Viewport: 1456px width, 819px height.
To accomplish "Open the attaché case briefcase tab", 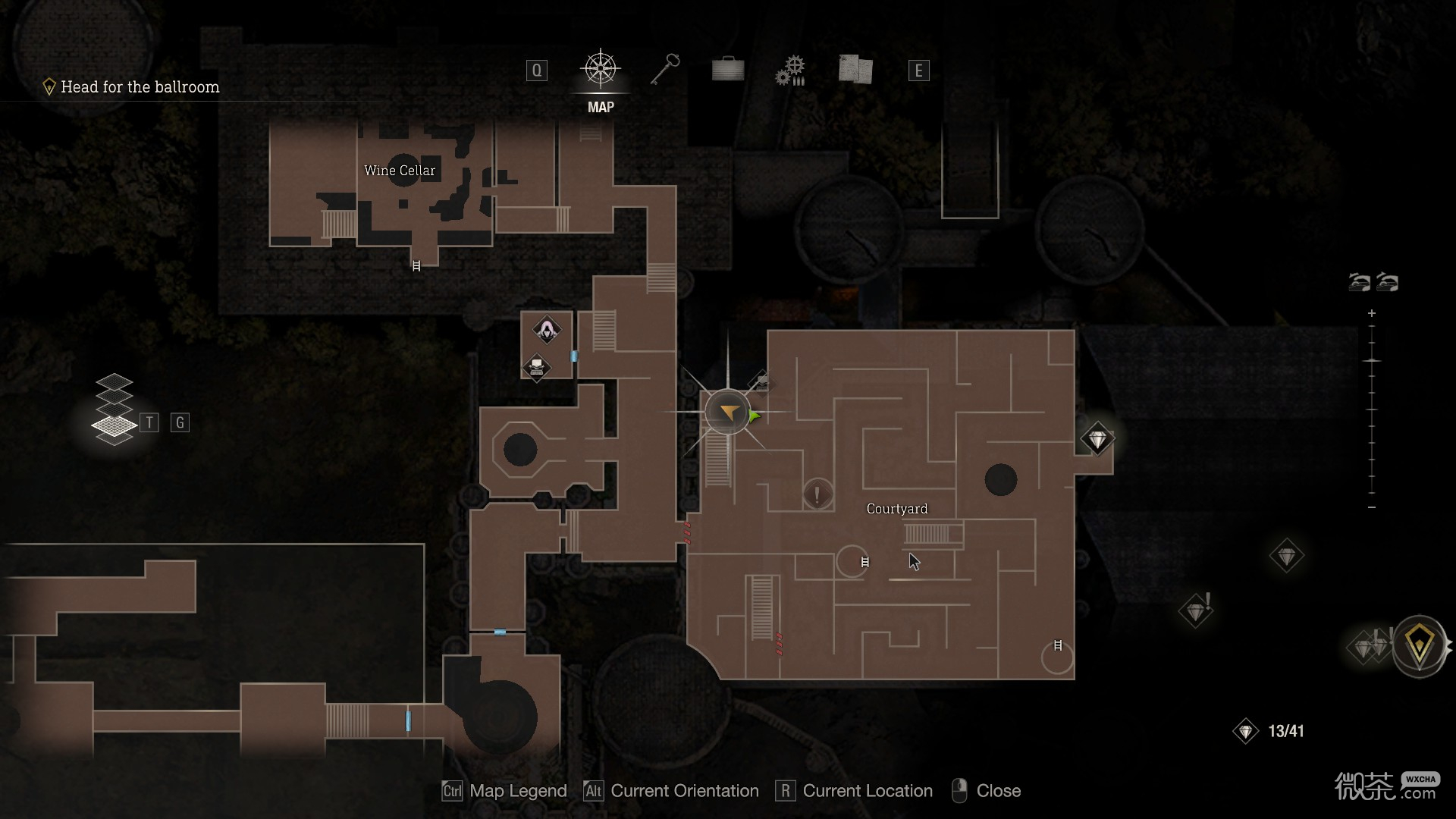I will coord(728,70).
